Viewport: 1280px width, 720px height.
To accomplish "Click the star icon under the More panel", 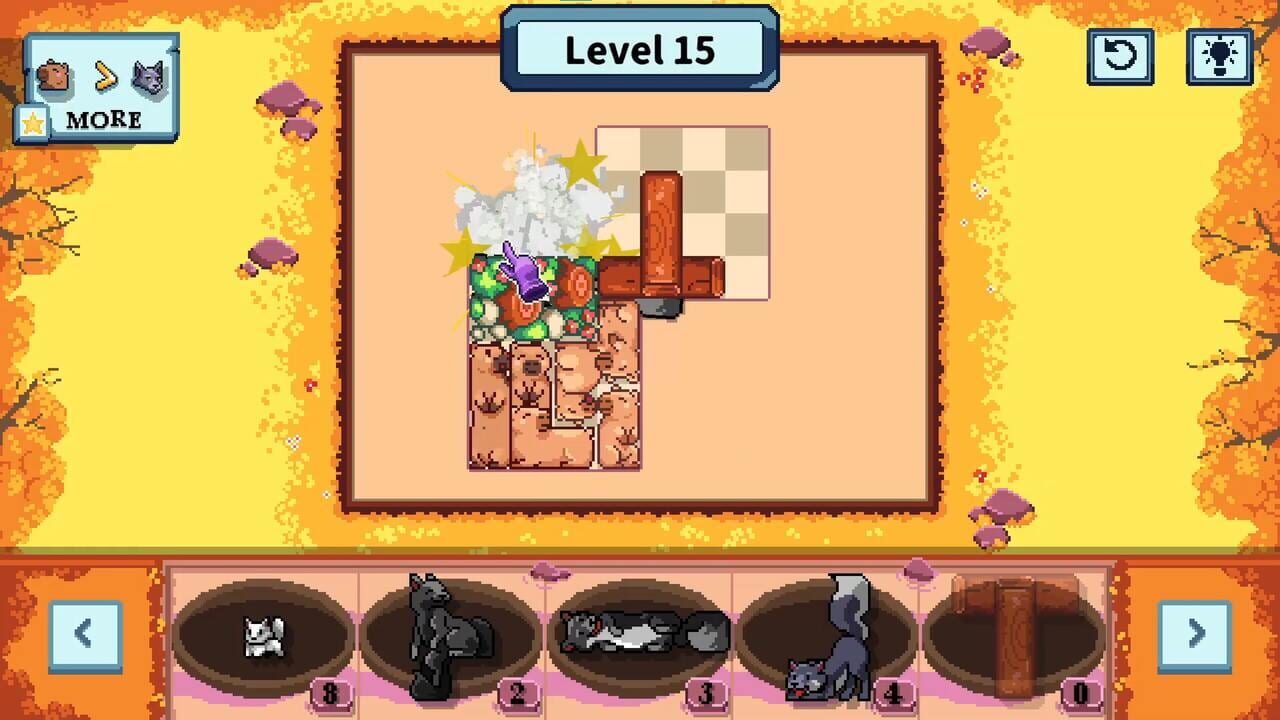I will [x=33, y=121].
